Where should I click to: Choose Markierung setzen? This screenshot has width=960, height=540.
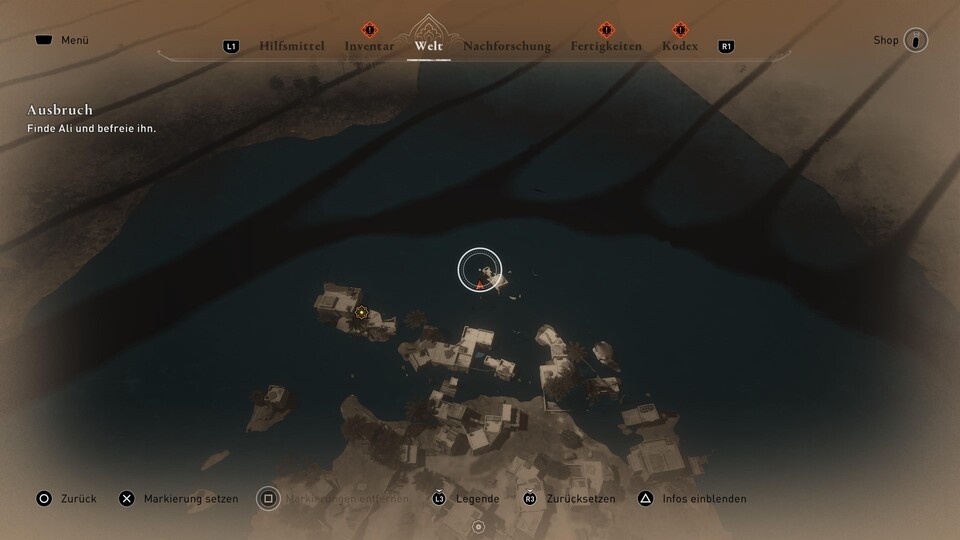pos(178,498)
